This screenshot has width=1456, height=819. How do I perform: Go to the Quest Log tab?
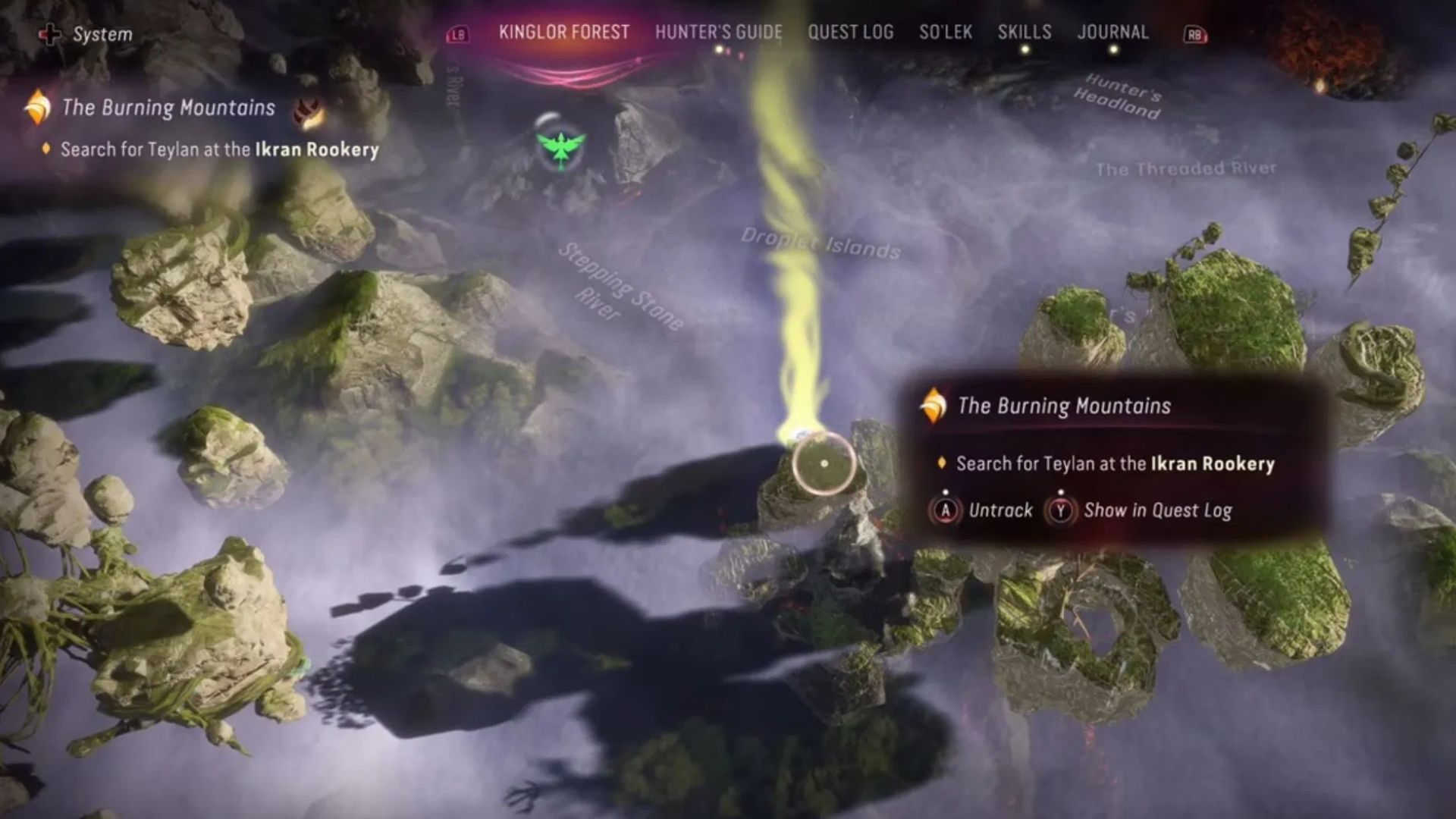[850, 33]
